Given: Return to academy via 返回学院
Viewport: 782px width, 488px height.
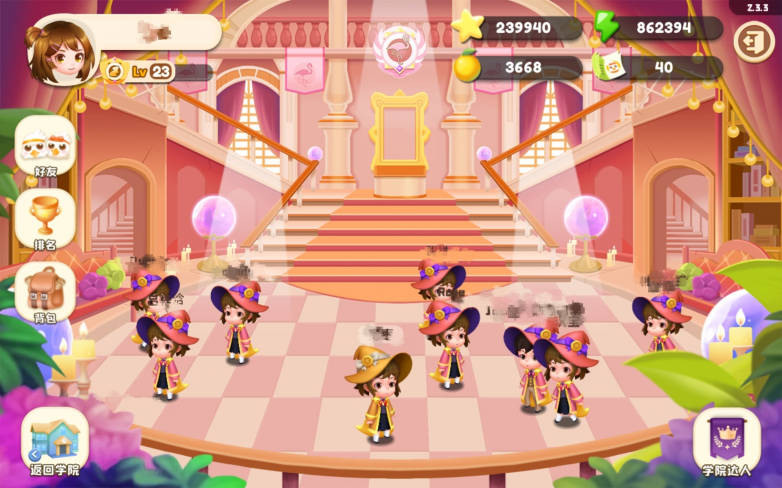Looking at the screenshot, I should click(x=55, y=440).
